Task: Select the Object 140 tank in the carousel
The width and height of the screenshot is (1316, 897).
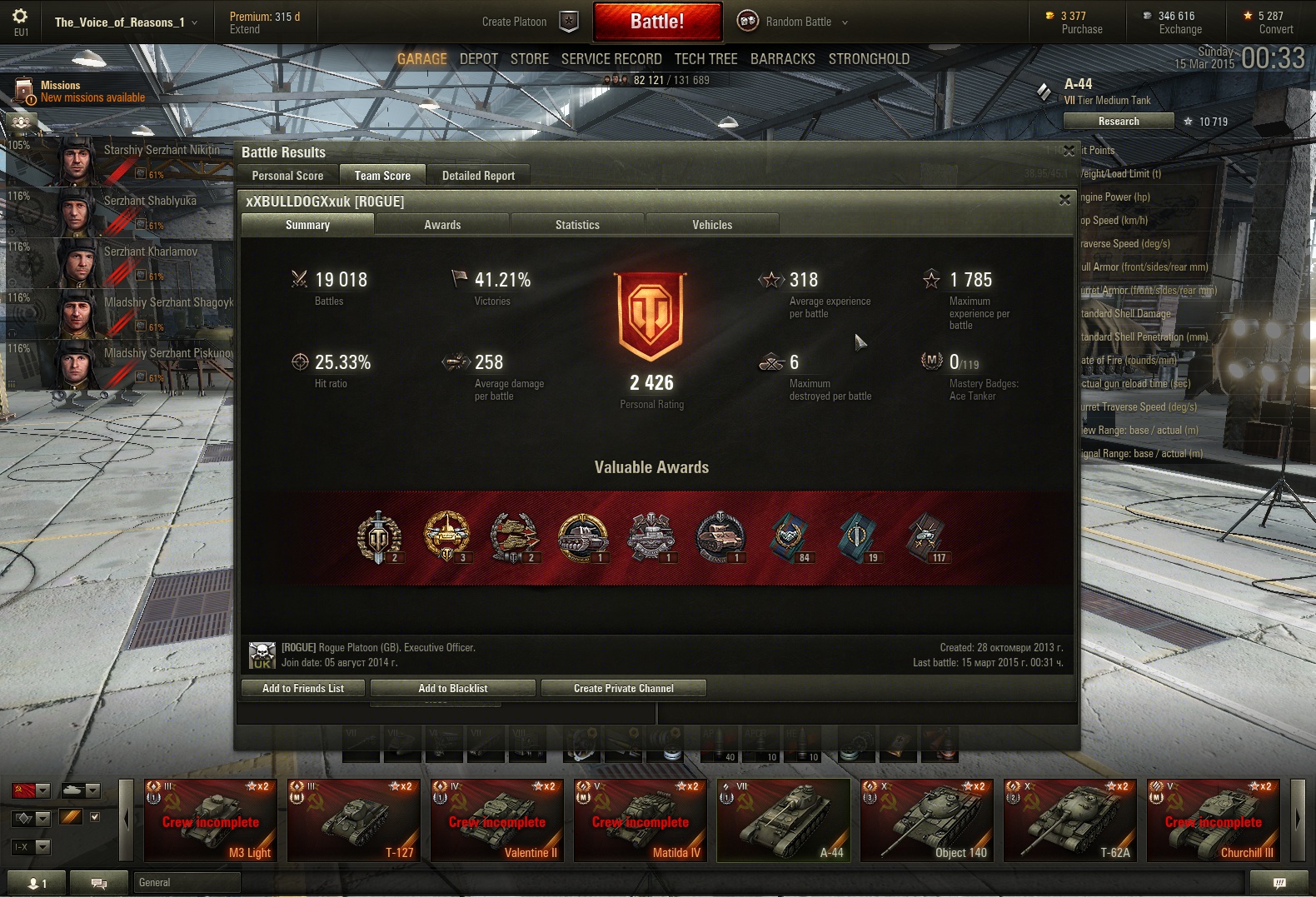Action: pyautogui.click(x=927, y=820)
